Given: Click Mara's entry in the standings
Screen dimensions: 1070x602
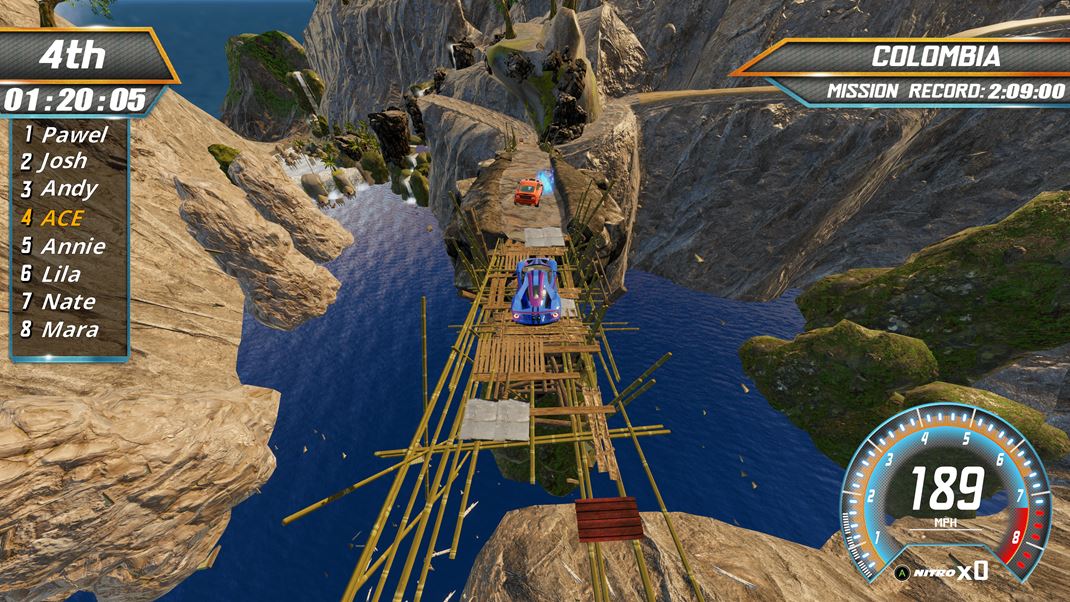Looking at the screenshot, I should 61,329.
